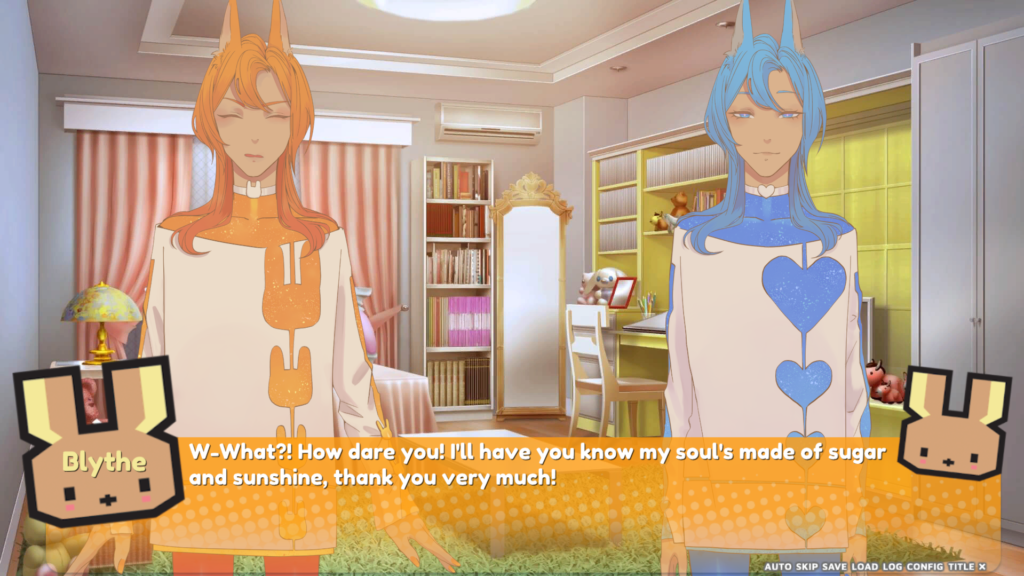Screen dimensions: 1024x576
Task: Return to the TITLE screen
Action: 959,567
